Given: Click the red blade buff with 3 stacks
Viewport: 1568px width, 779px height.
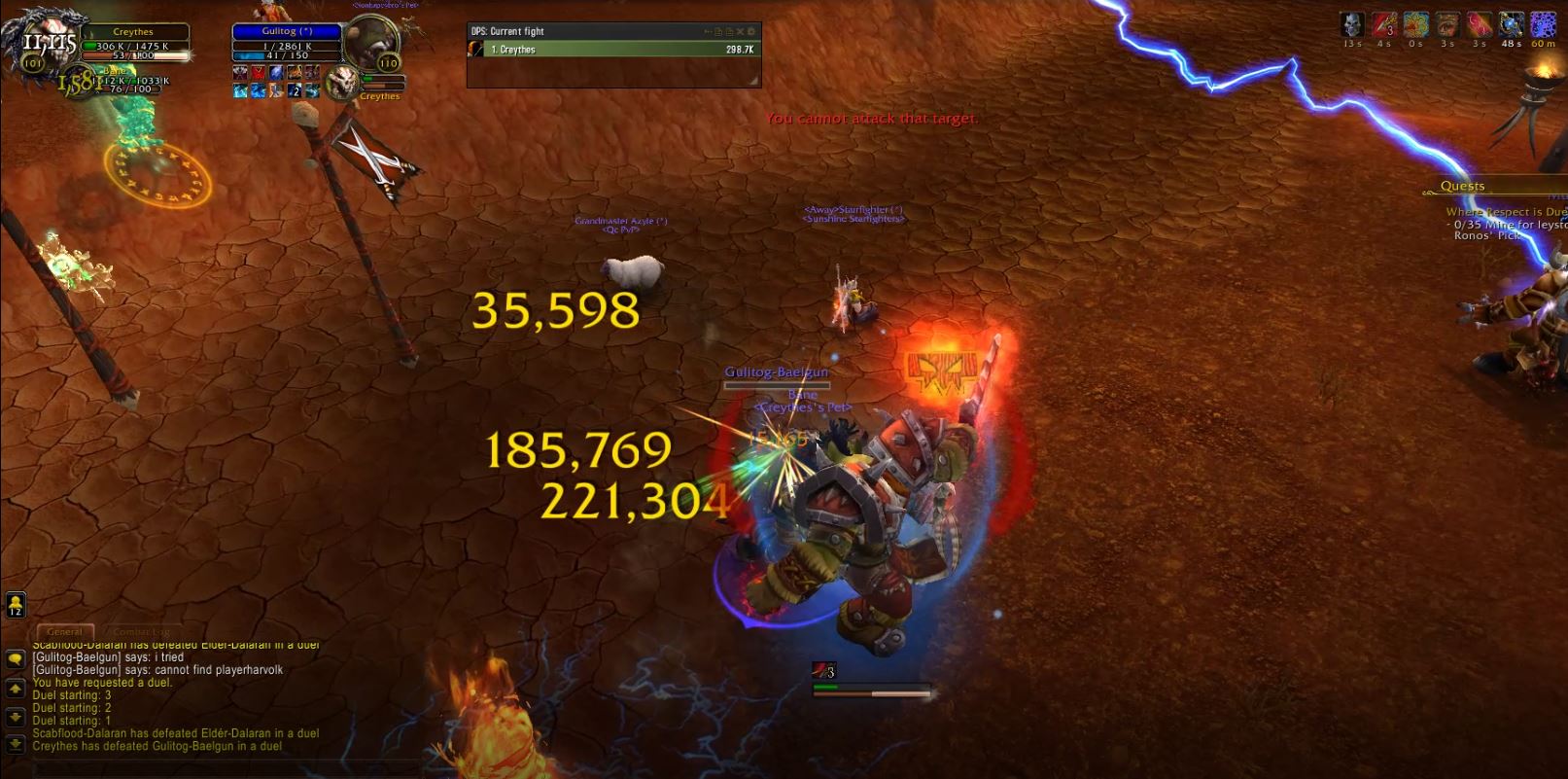Looking at the screenshot, I should (x=1384, y=24).
